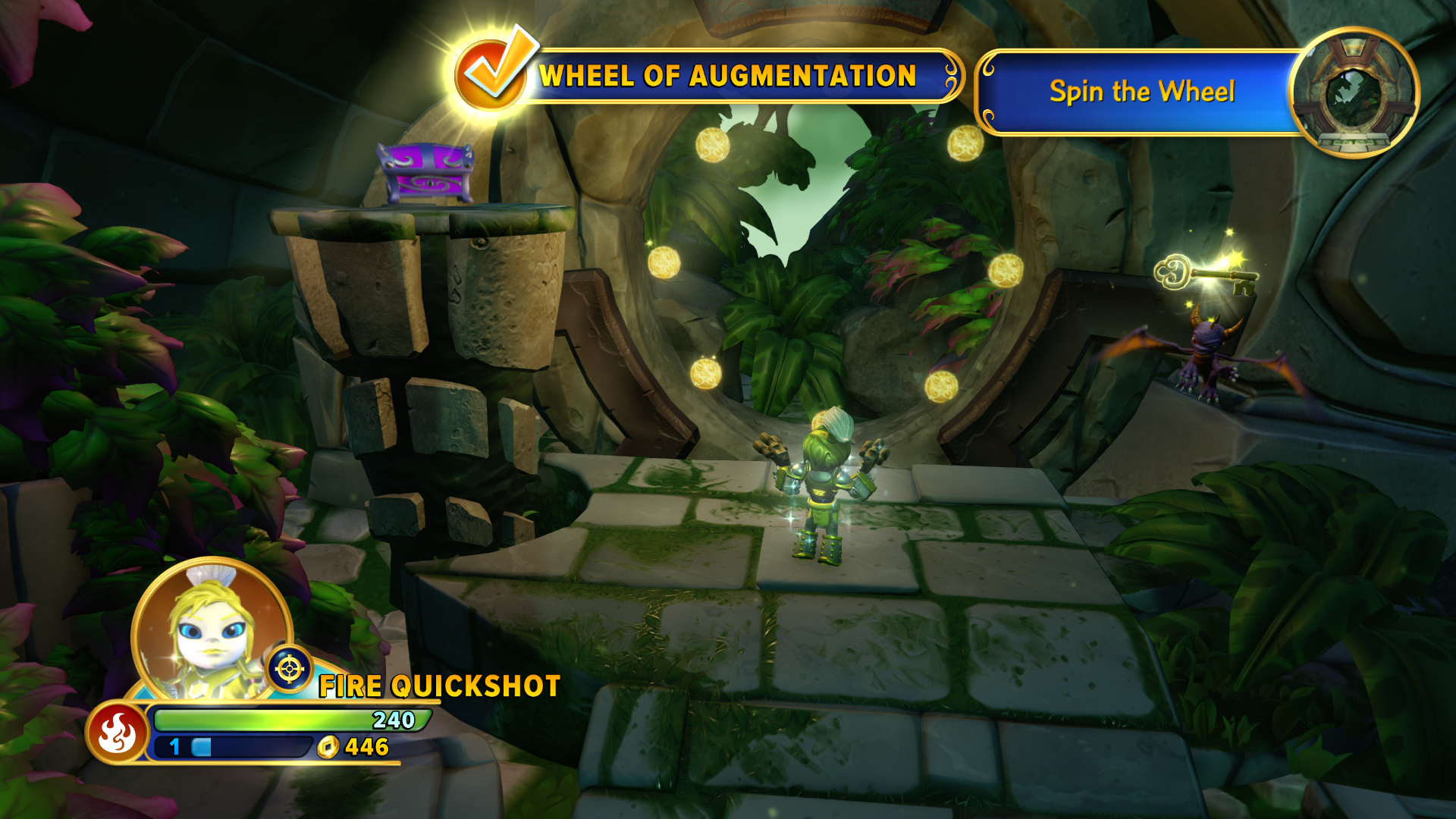Click the stone wheel objective thumbnail

tap(1354, 93)
